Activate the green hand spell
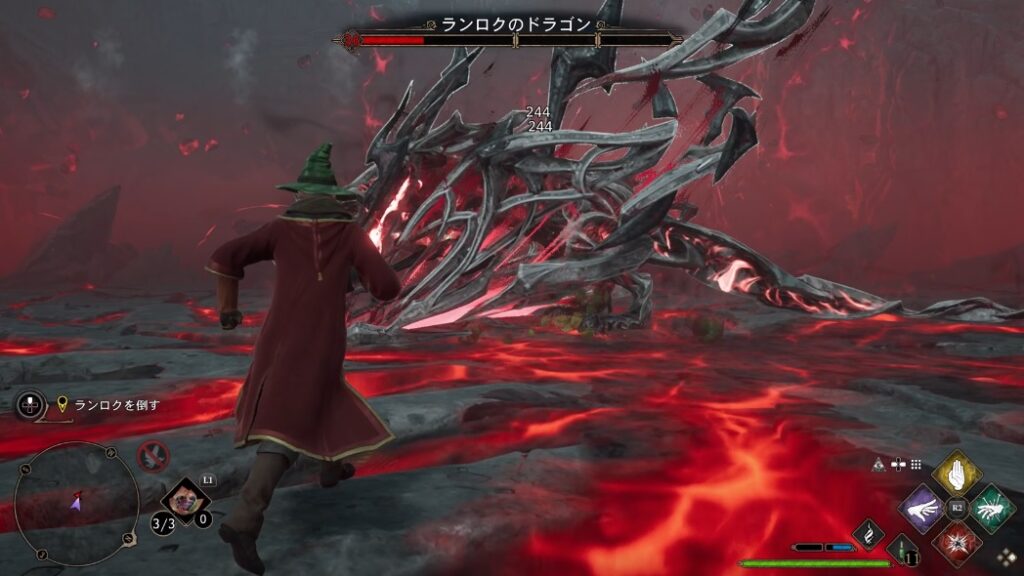 coord(990,508)
